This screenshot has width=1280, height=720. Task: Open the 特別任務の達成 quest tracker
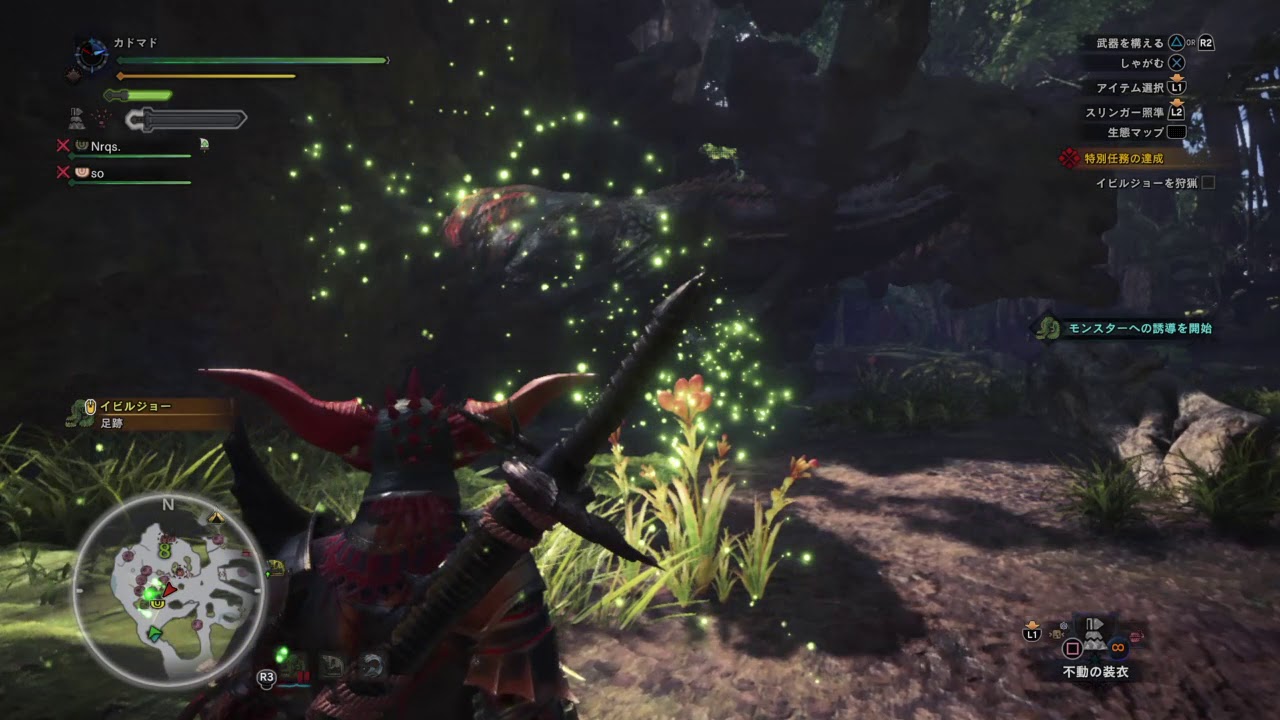point(1124,158)
